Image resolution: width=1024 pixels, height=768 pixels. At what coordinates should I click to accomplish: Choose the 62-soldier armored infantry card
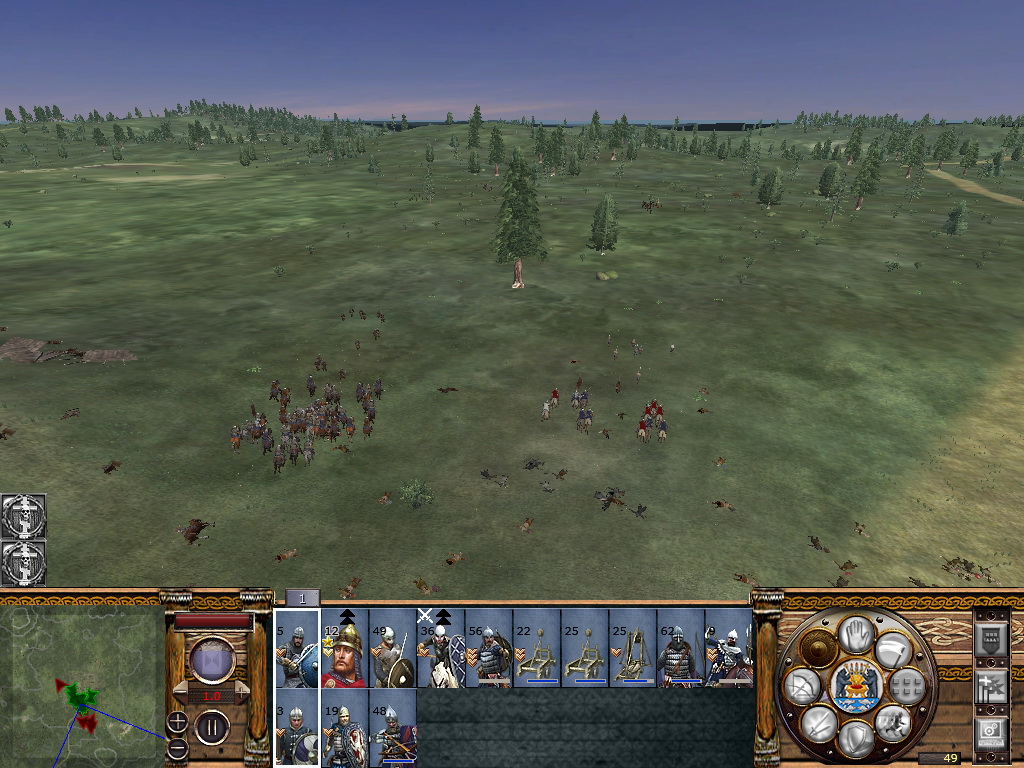click(x=681, y=648)
